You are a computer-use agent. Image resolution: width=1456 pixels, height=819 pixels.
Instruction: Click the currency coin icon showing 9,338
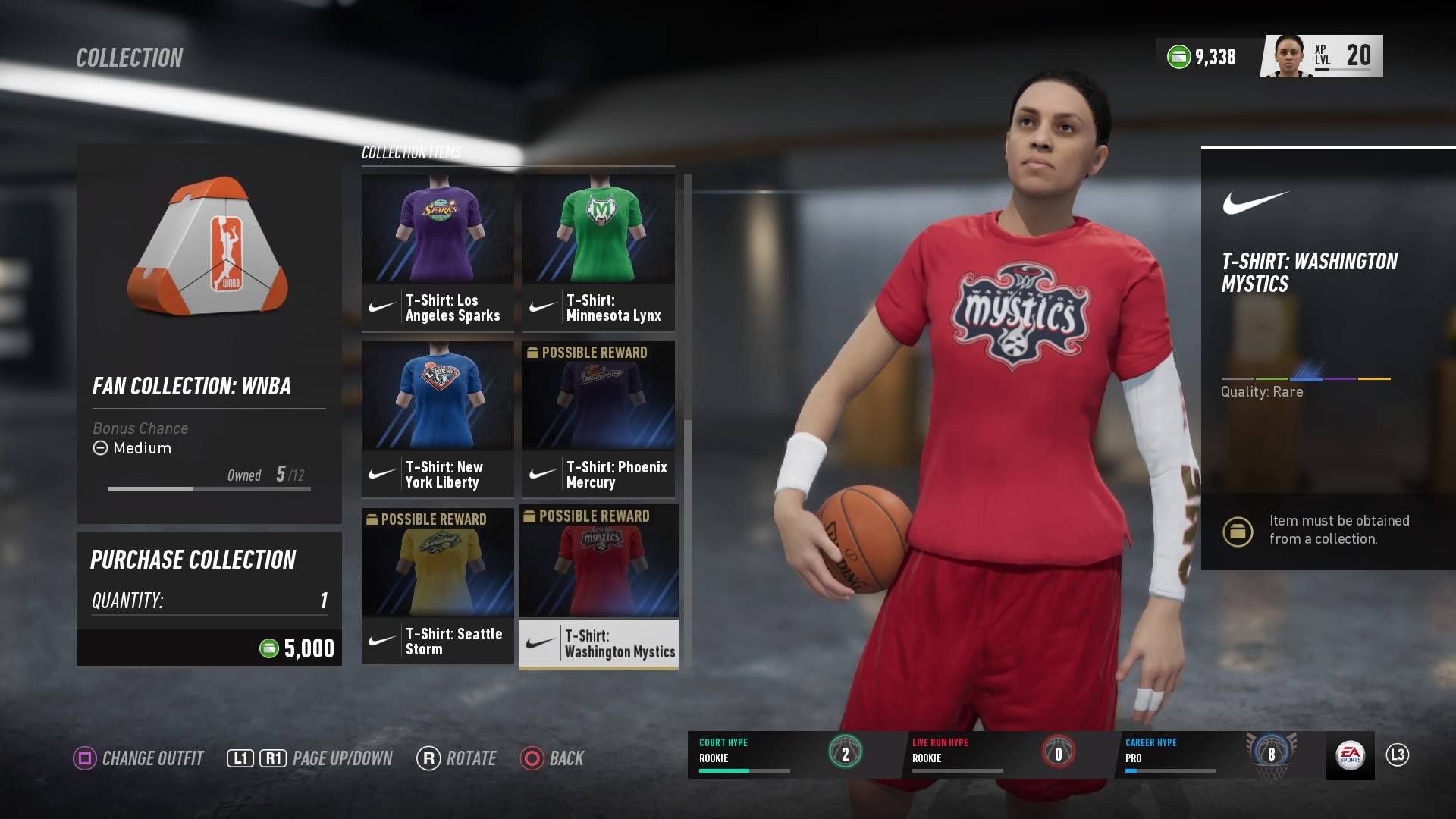[x=1177, y=56]
